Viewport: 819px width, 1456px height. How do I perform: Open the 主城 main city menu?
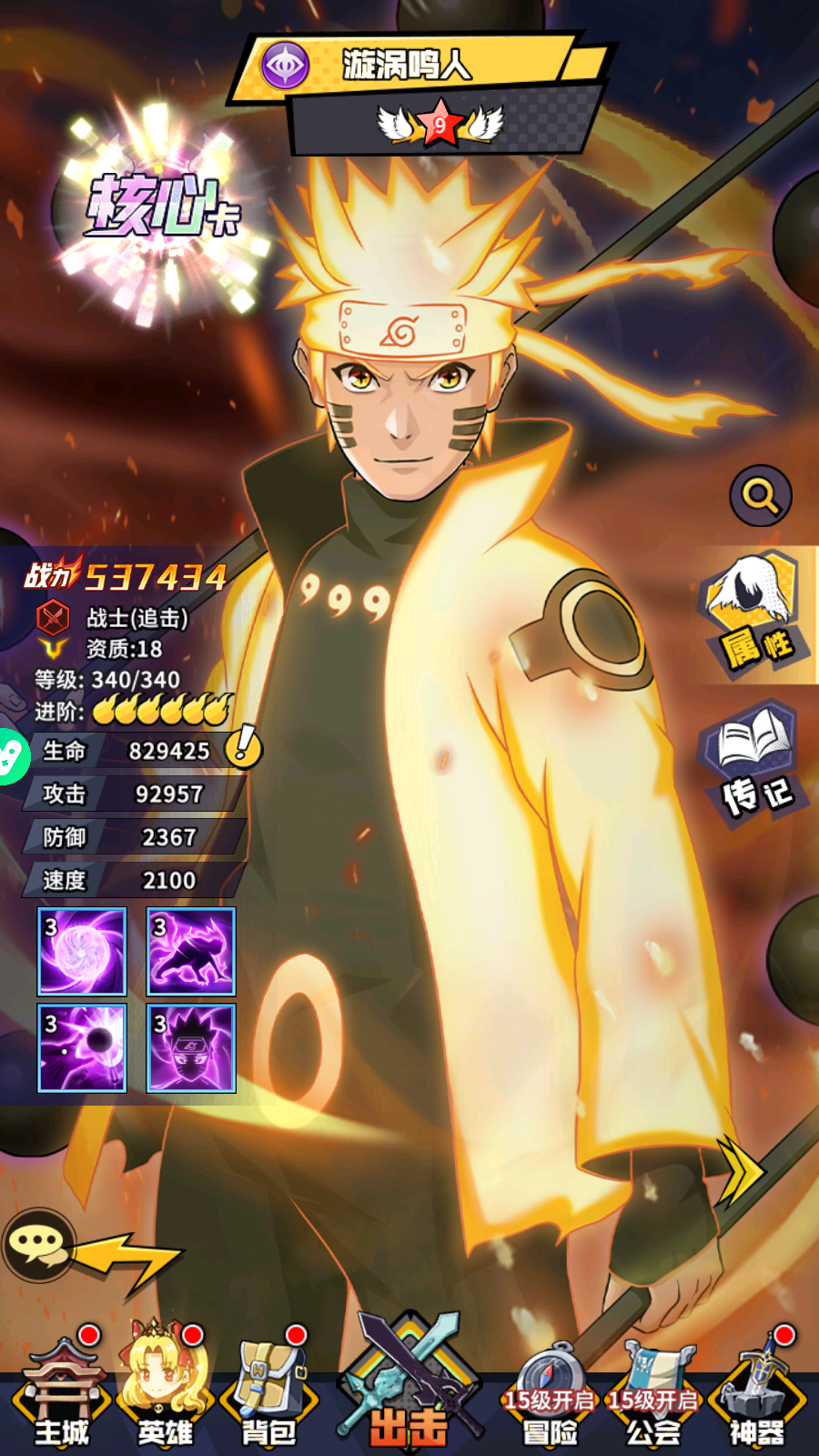pyautogui.click(x=62, y=1392)
